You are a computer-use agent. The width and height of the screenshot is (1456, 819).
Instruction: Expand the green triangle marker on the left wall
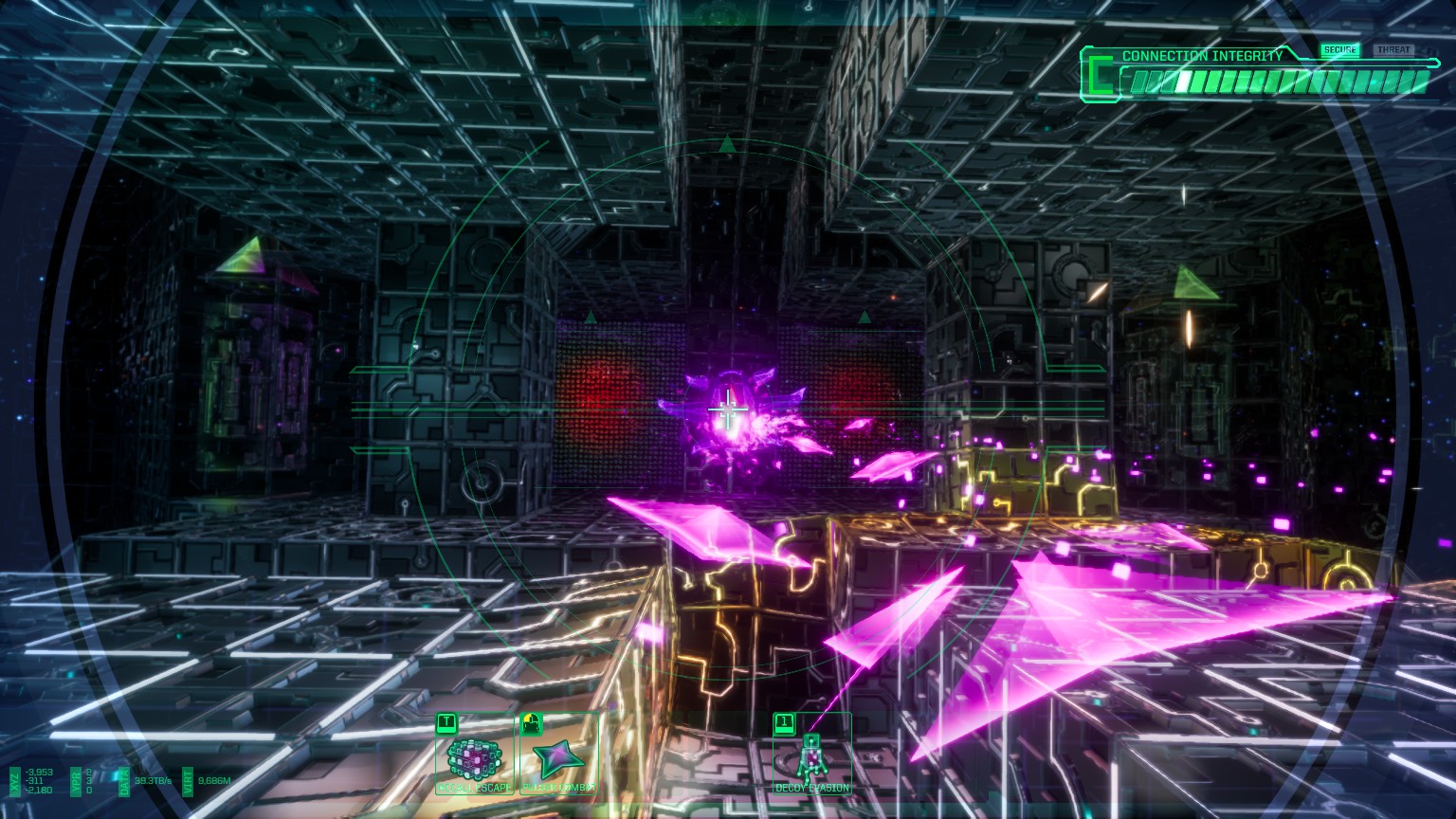click(245, 256)
